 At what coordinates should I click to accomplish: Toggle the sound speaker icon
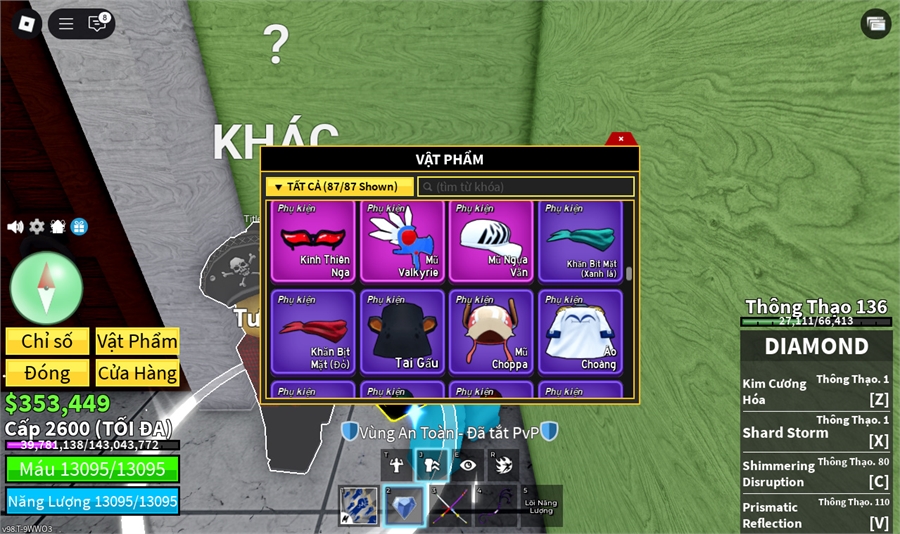pos(15,227)
